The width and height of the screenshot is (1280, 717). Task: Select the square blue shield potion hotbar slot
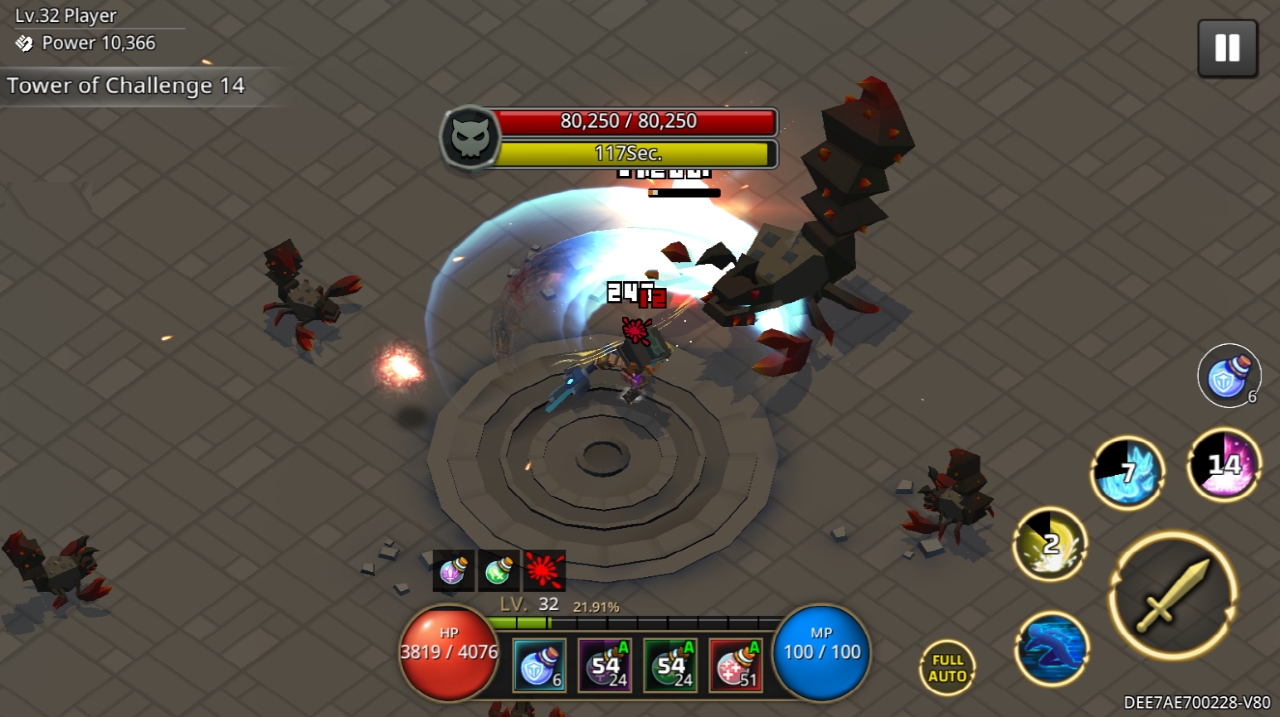[x=540, y=665]
